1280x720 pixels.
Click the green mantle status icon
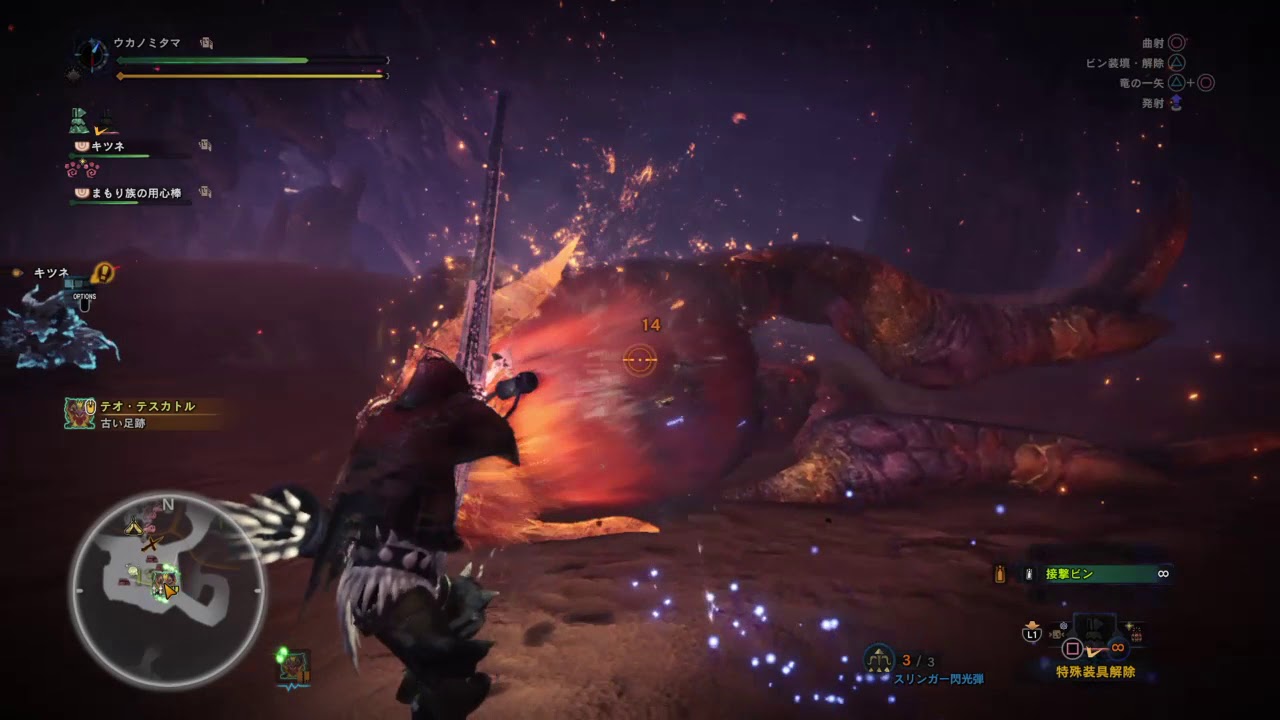[x=80, y=121]
